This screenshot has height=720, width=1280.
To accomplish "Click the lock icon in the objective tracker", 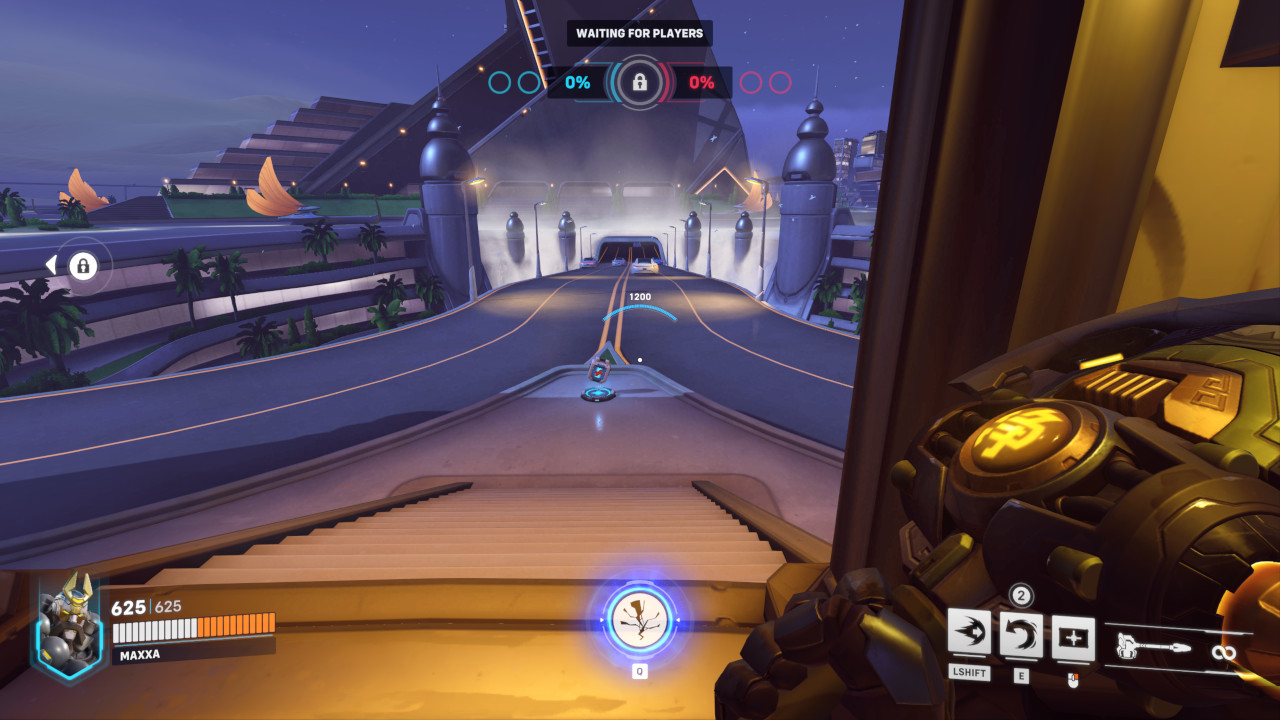I will point(640,83).
